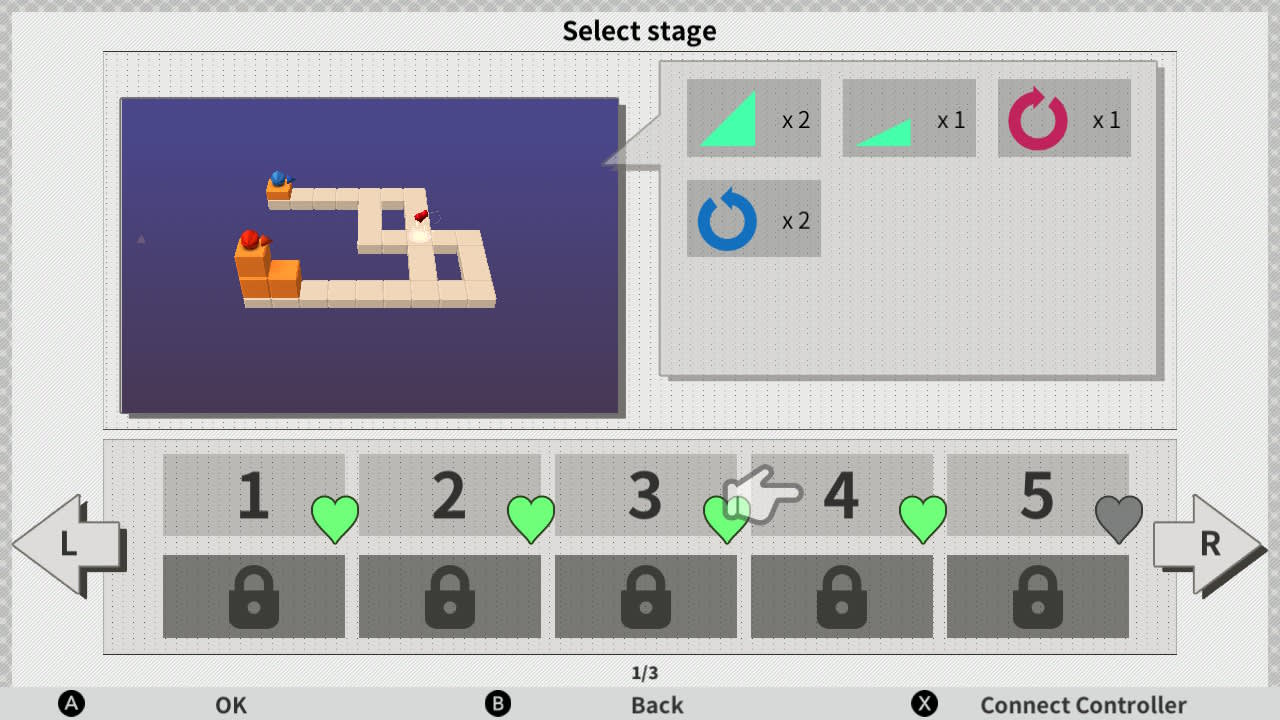The width and height of the screenshot is (1280, 720).
Task: Click the blue counterclockwise rotation piece icon
Action: coord(727,219)
